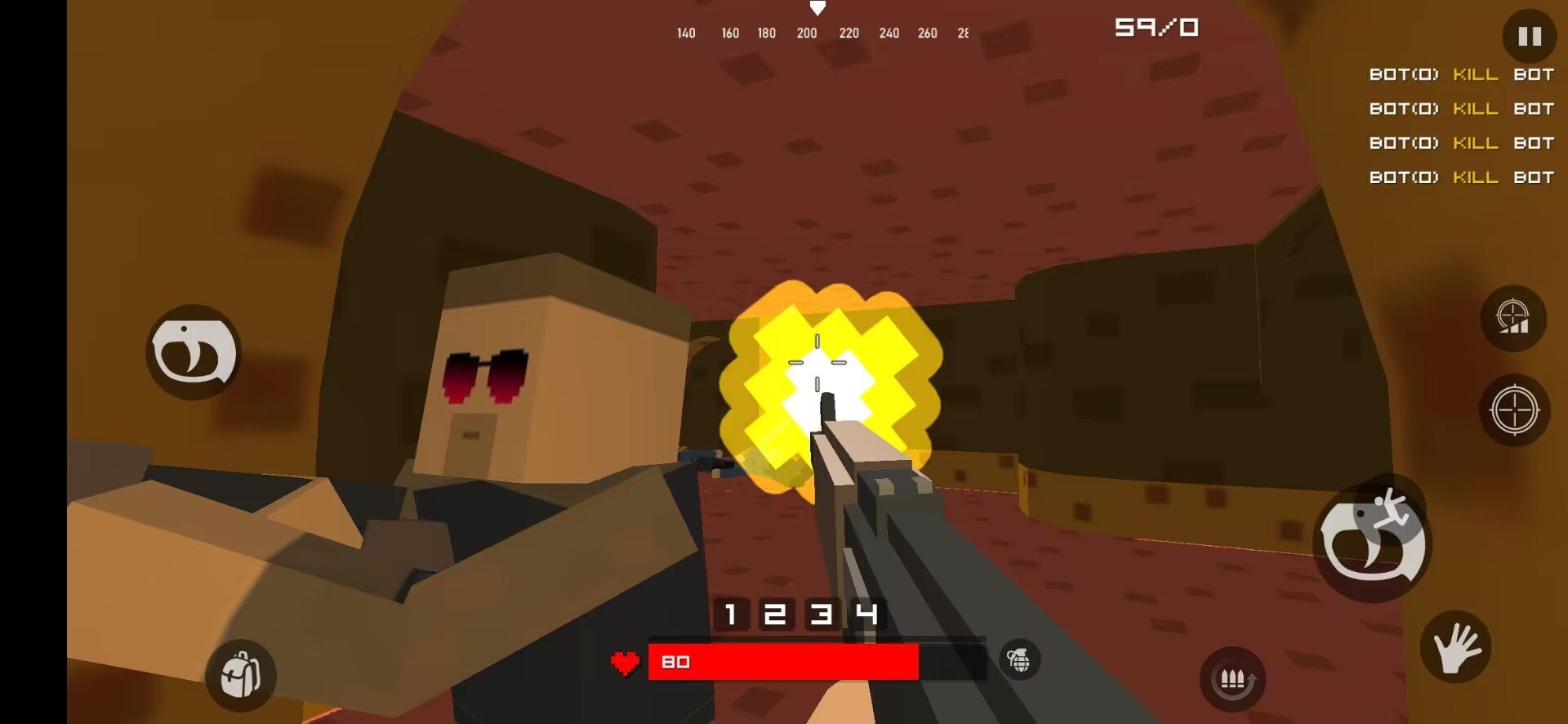Tap the plain crosshair aim button
The image size is (1568, 724).
pos(1514,410)
